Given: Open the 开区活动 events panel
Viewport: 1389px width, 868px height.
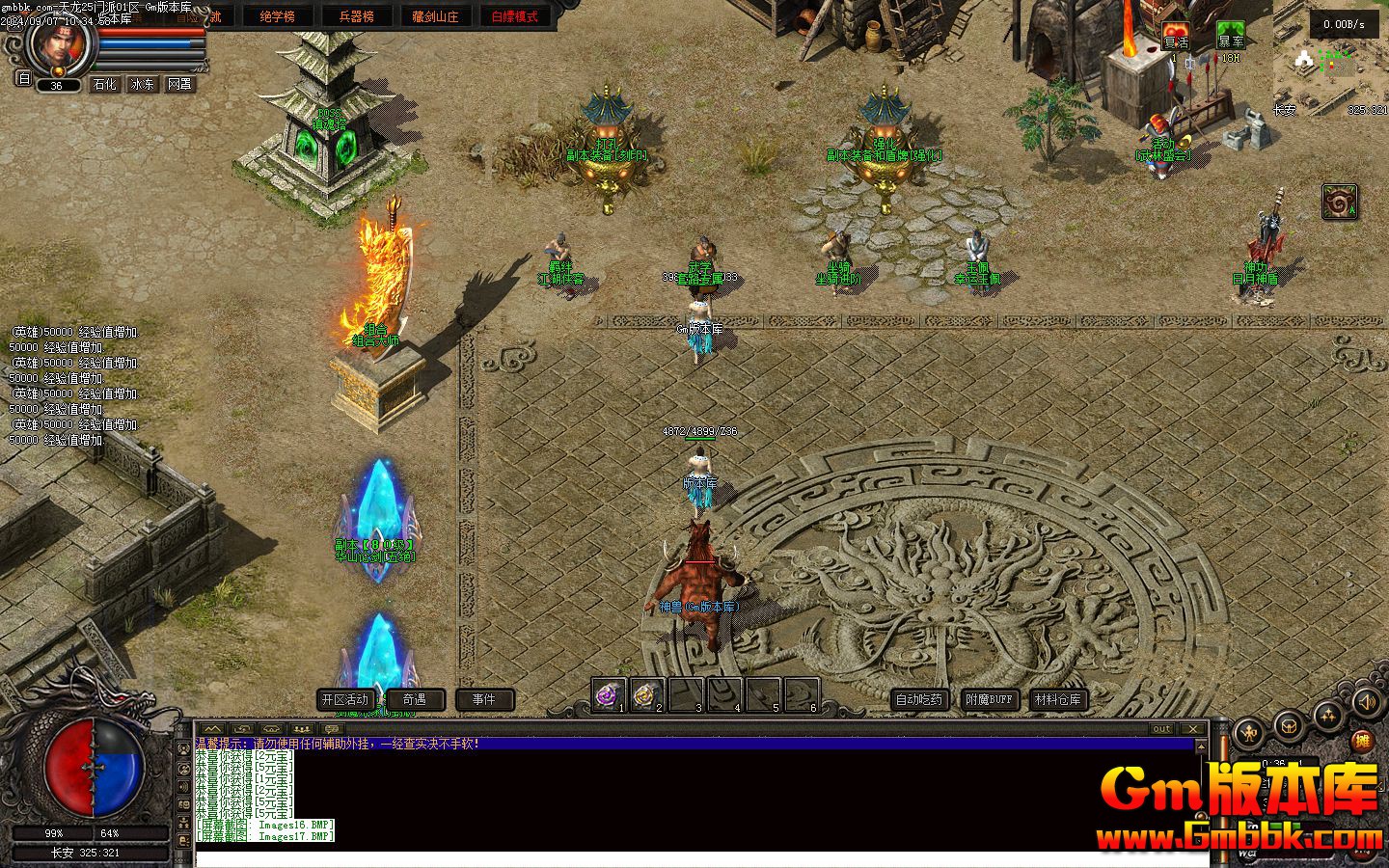Looking at the screenshot, I should click(345, 699).
